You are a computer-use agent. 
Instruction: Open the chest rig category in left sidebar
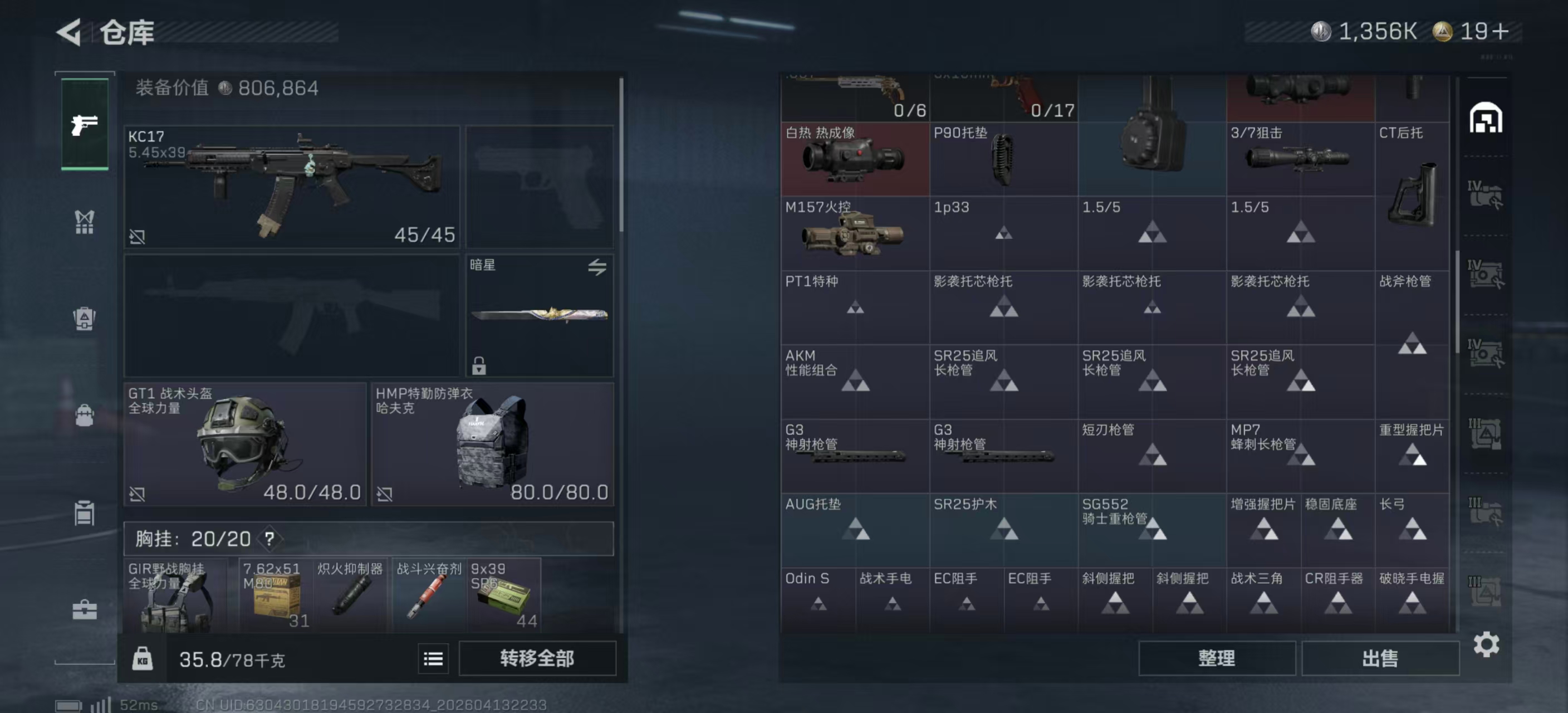click(84, 222)
